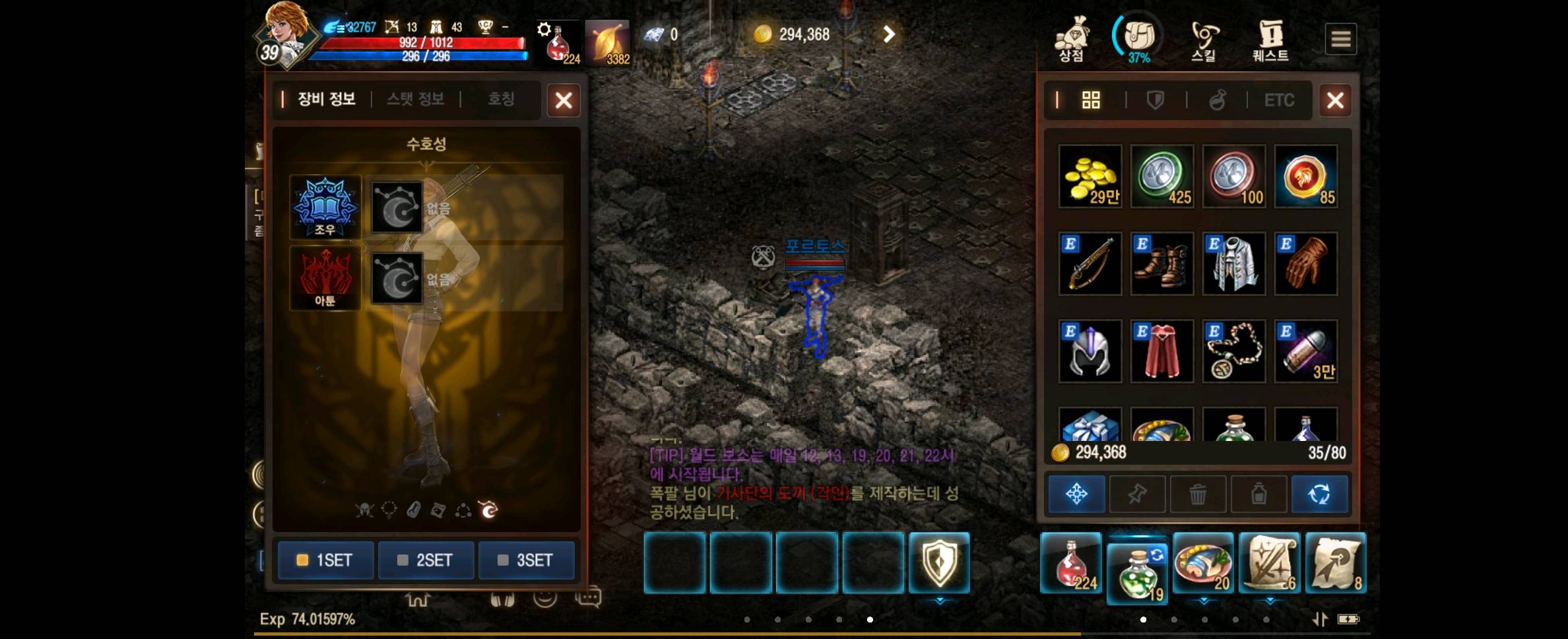Open the item move mode with arrows icon
This screenshot has width=1568, height=639.
tap(1076, 494)
